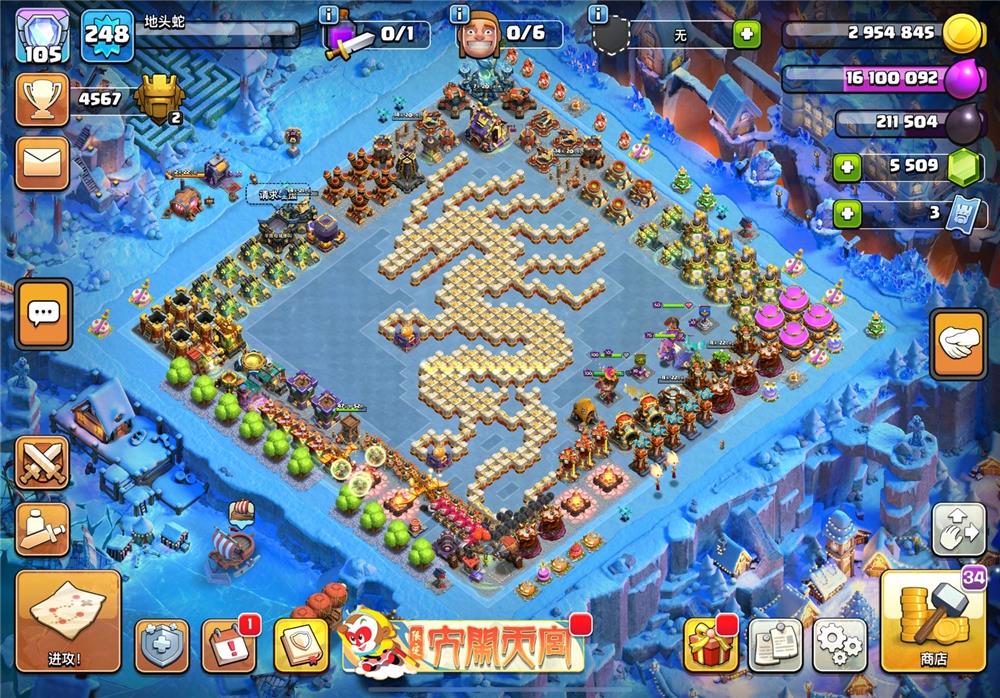The image size is (1000, 698).
Task: Open the settings gears menu
Action: click(839, 646)
